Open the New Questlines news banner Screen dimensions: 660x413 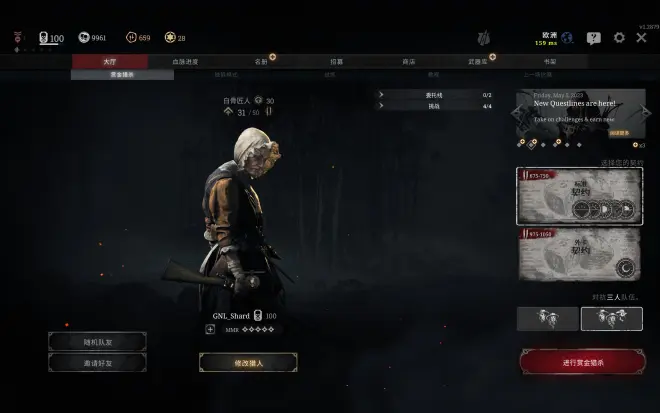tap(580, 112)
